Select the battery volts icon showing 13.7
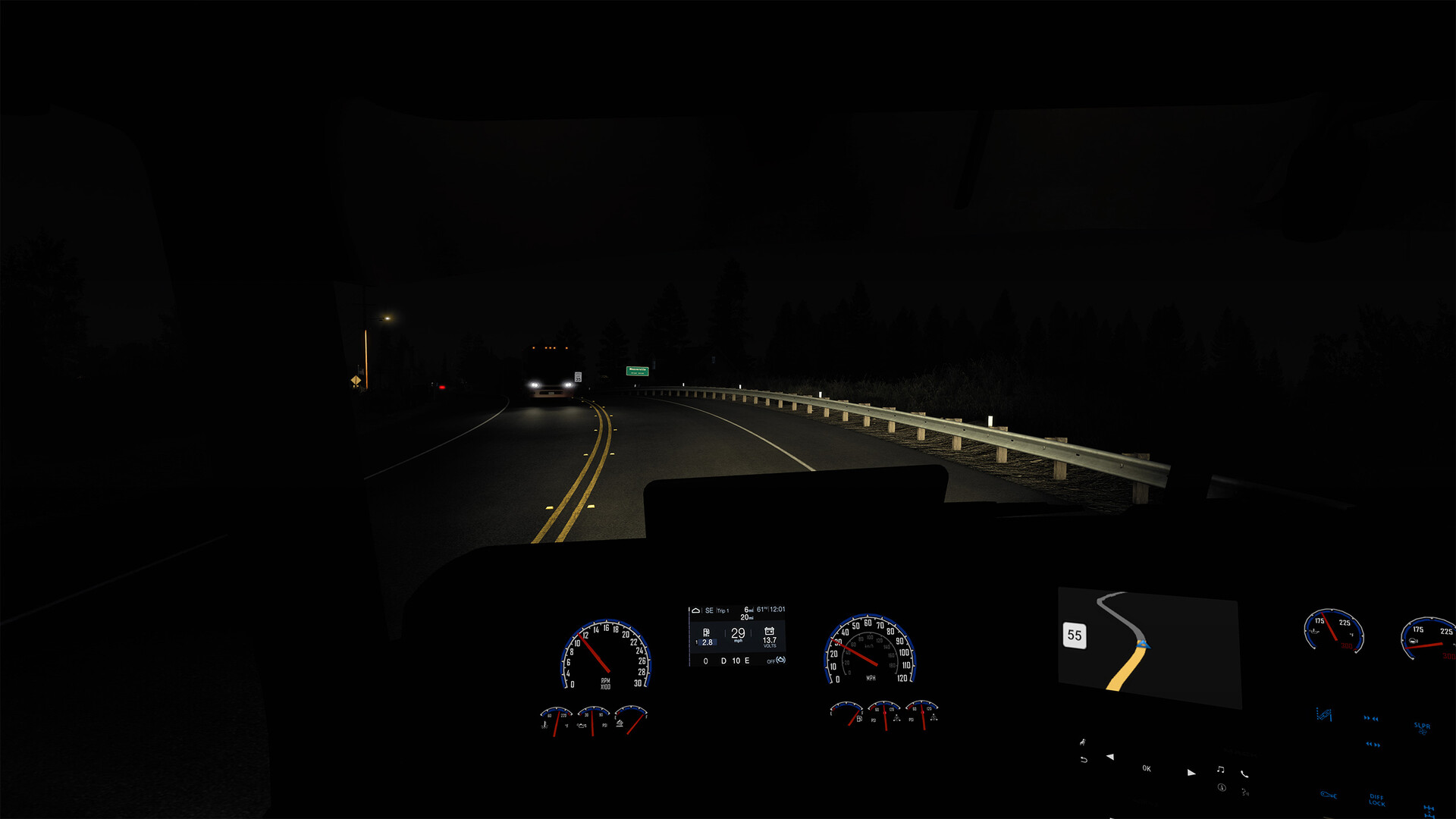The image size is (1456, 819). (x=769, y=632)
